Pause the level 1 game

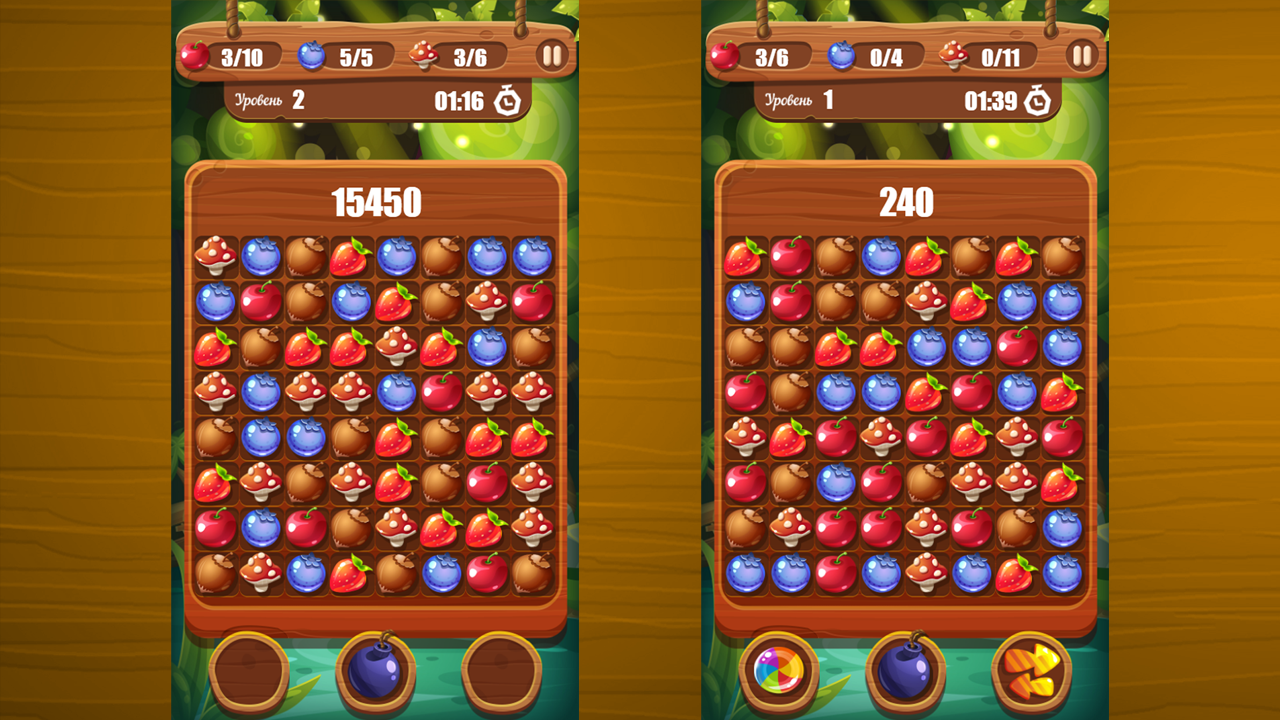coord(1081,55)
